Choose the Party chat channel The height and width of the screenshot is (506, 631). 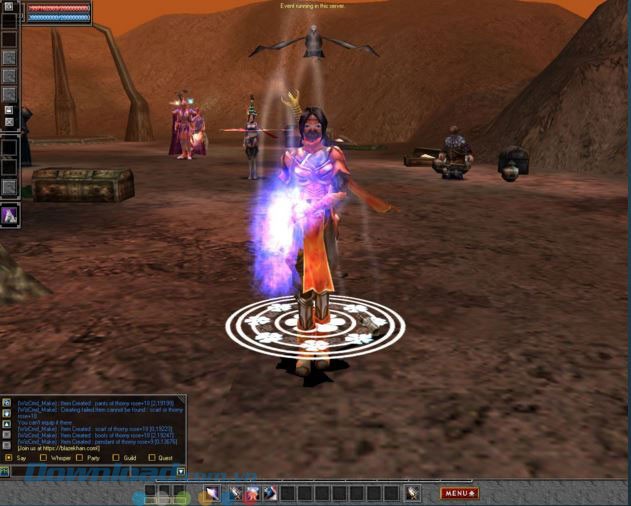(x=79, y=458)
